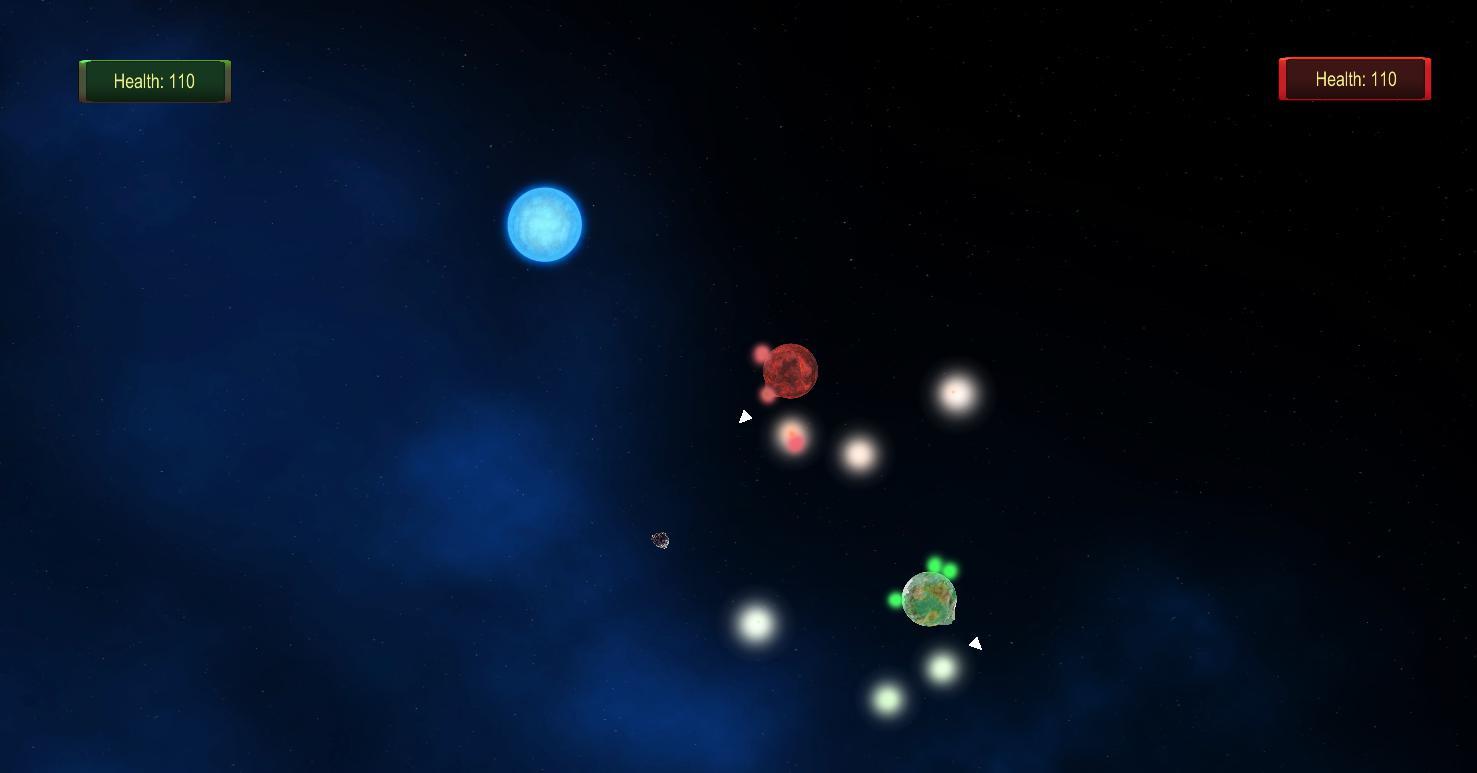1477x773 pixels.
Task: Click the bright orb right of the red planet
Action: point(953,394)
